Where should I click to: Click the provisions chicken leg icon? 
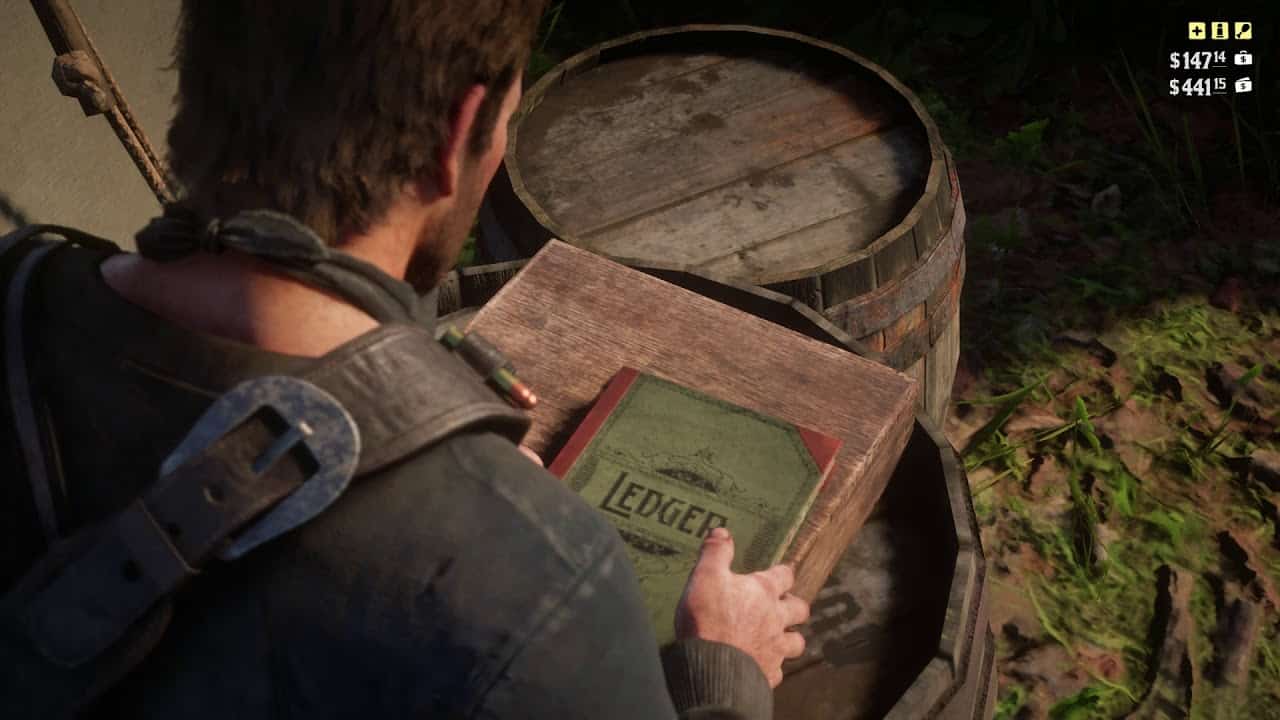(x=1242, y=31)
